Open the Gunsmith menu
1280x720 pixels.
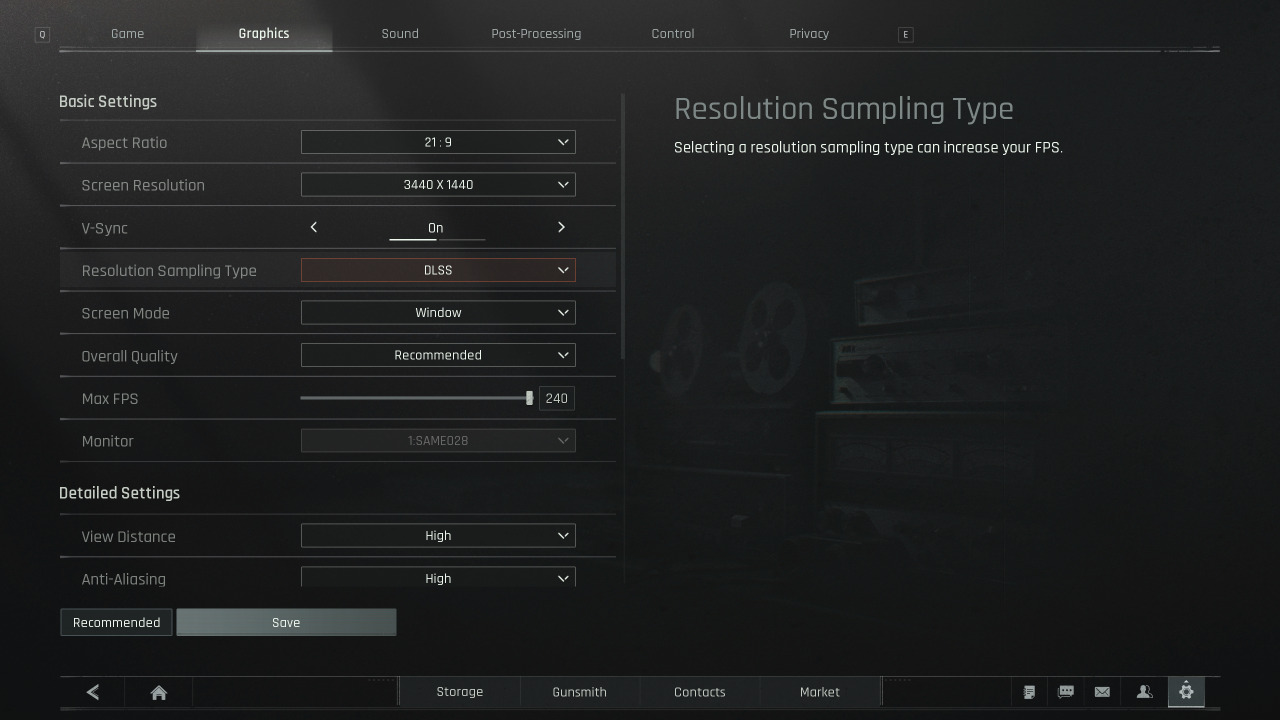579,691
